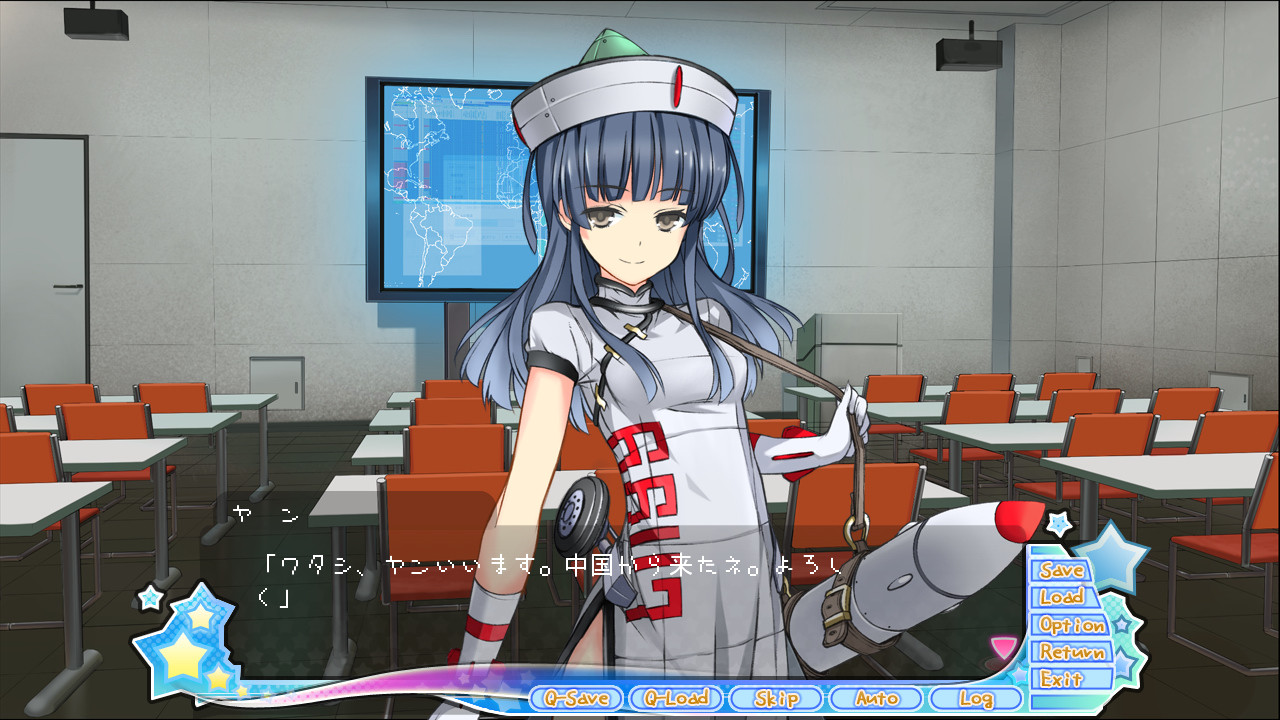Click the Save button

pyautogui.click(x=1062, y=570)
